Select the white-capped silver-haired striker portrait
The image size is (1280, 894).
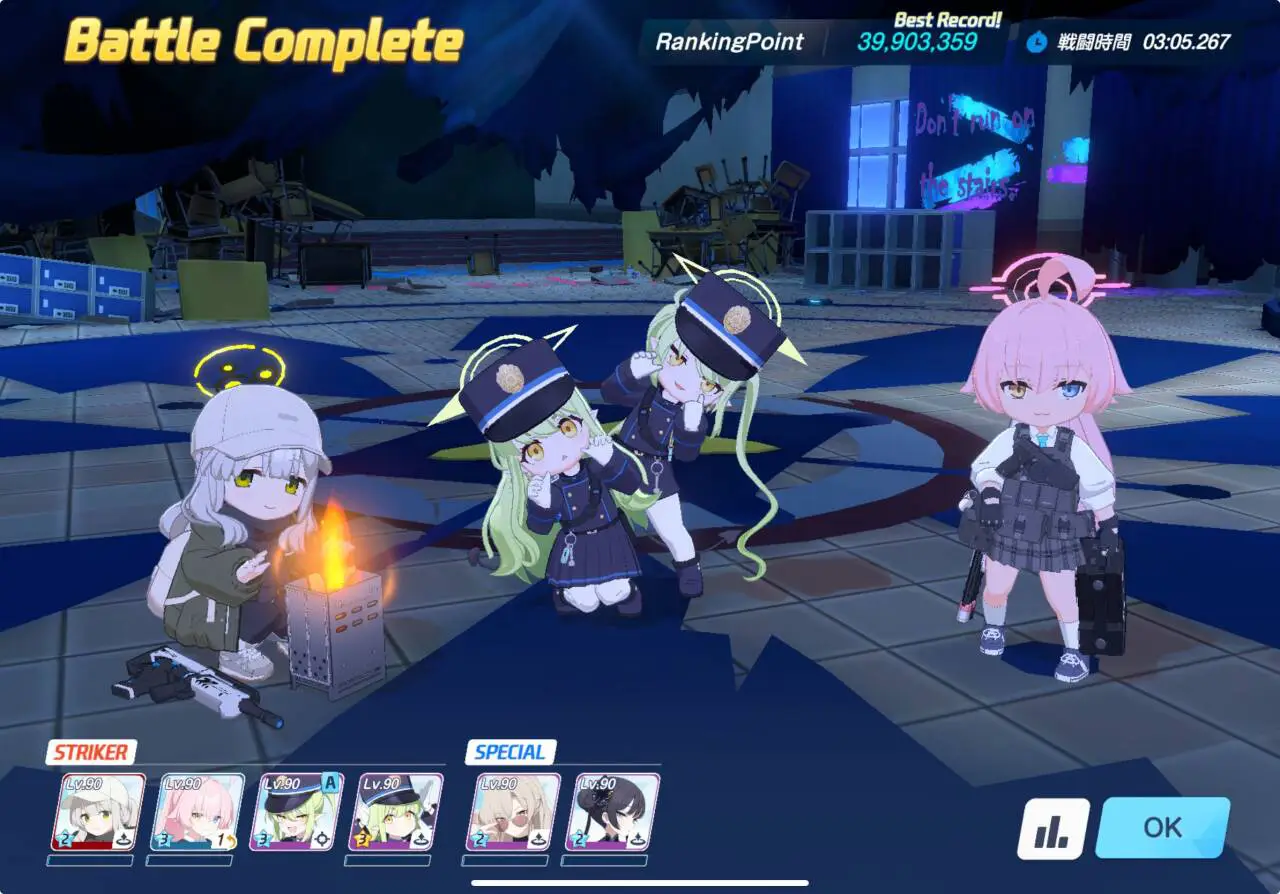[98, 812]
